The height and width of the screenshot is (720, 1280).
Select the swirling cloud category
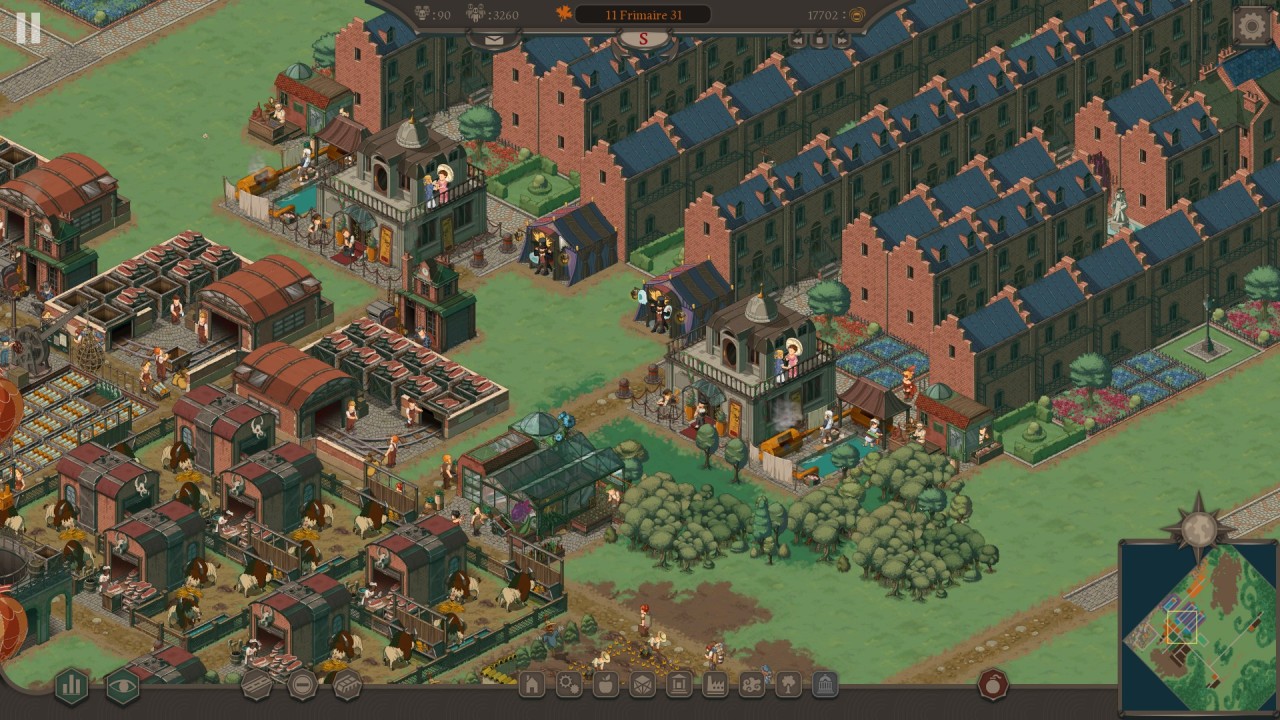pos(752,685)
